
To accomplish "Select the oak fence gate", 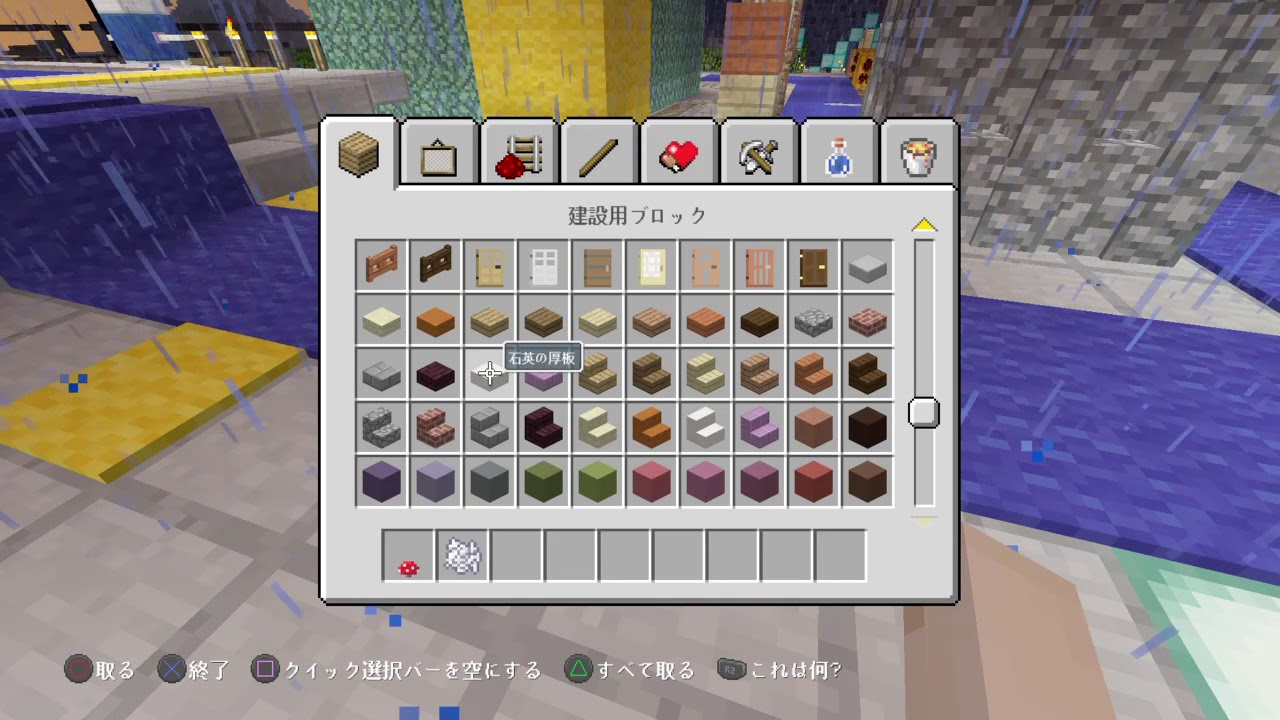I will point(381,265).
